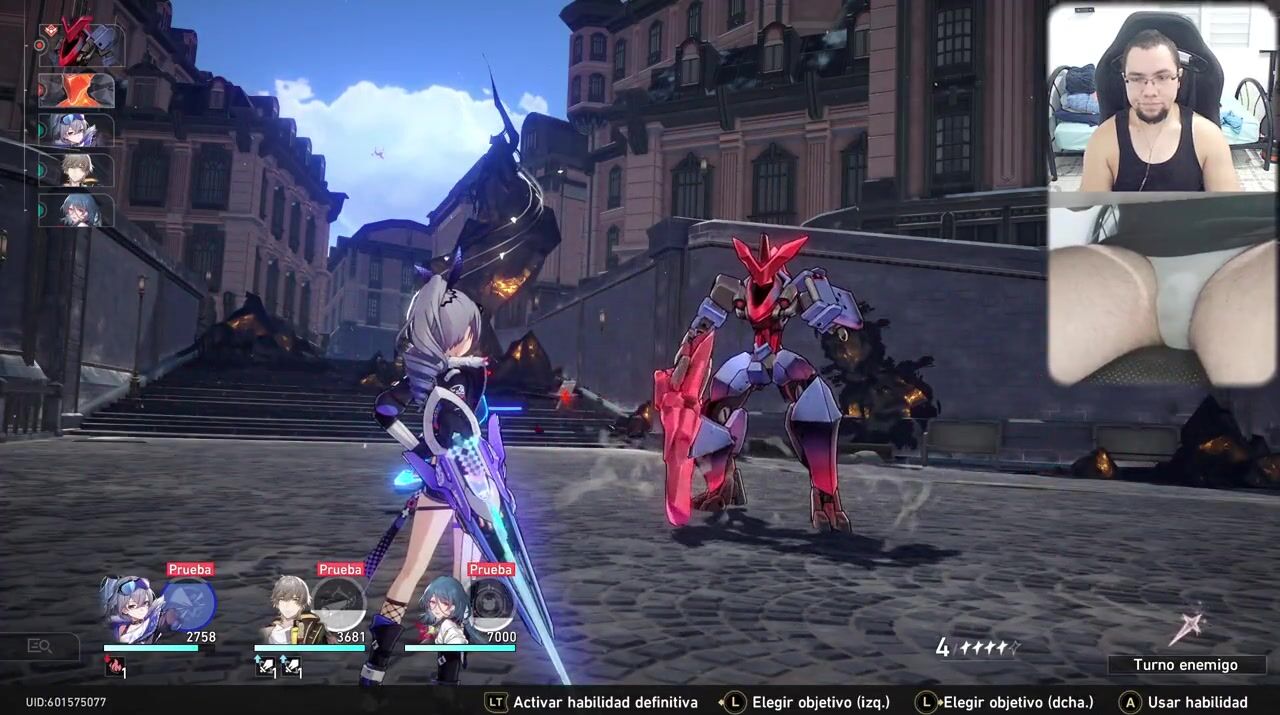This screenshot has width=1280, height=715.
Task: Inspect Silver Wolf's red flame debuff icon
Action: pyautogui.click(x=114, y=667)
